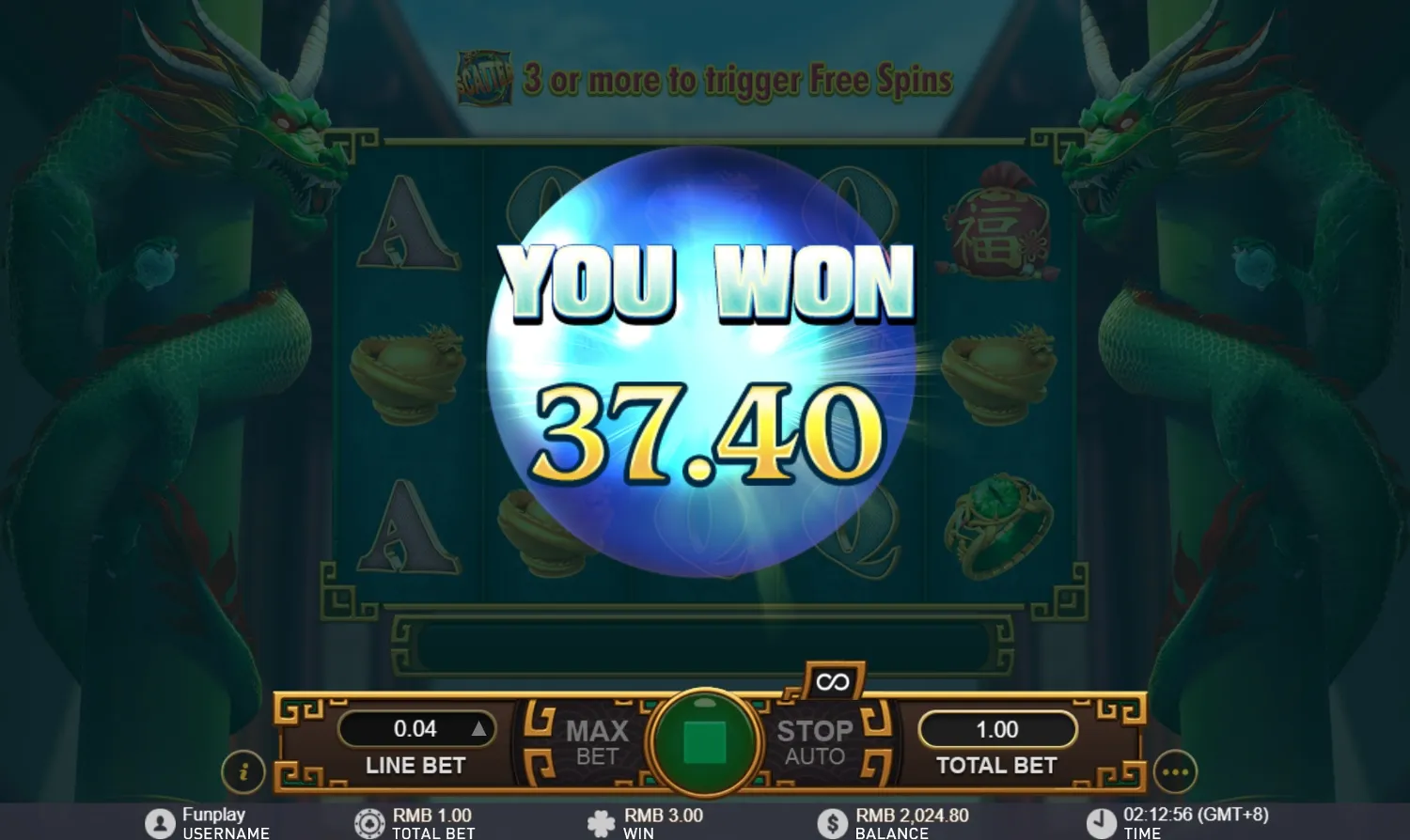Click the dollar icon next to BALANCE

pyautogui.click(x=831, y=819)
